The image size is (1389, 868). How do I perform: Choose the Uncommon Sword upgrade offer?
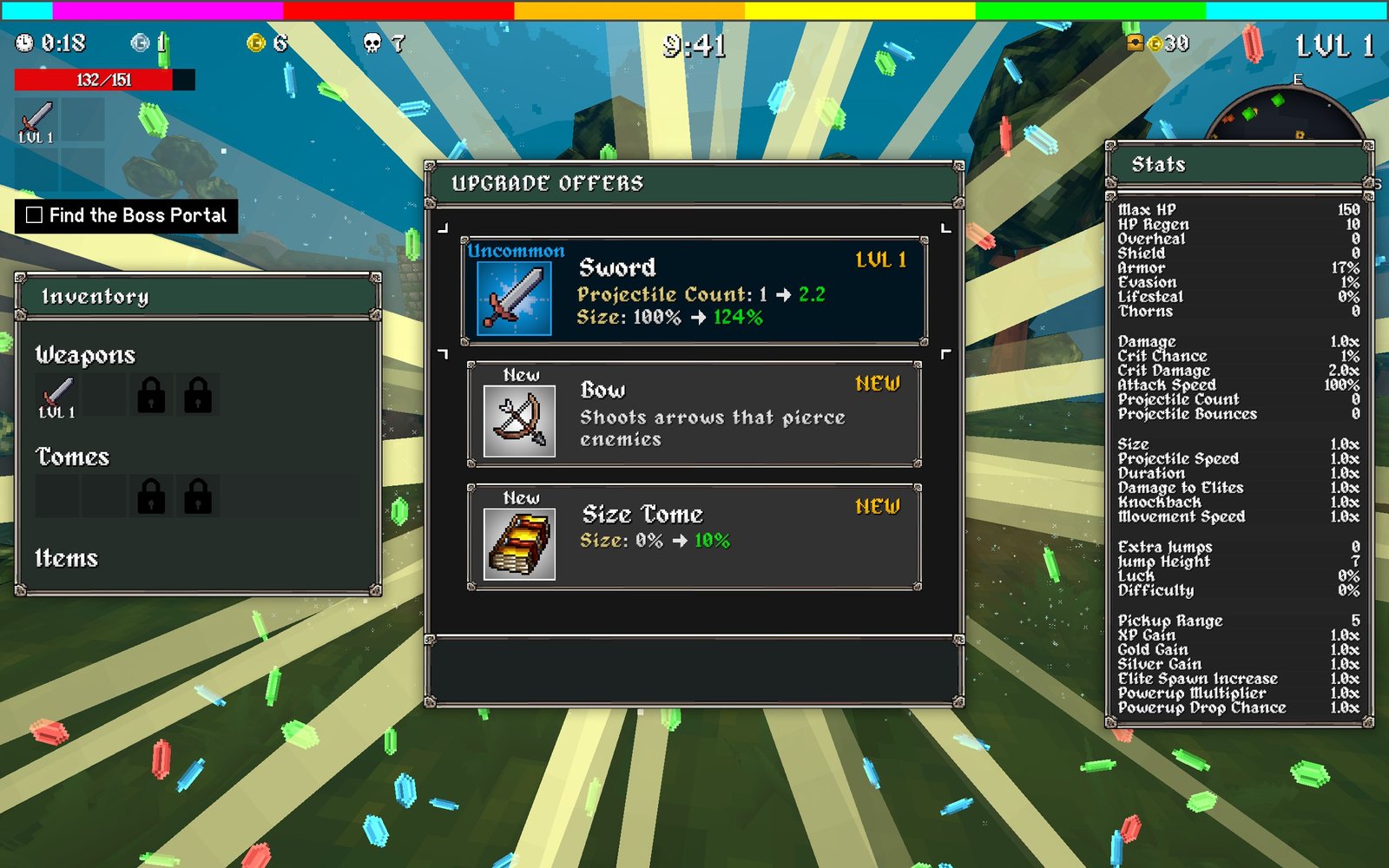pyautogui.click(x=693, y=291)
